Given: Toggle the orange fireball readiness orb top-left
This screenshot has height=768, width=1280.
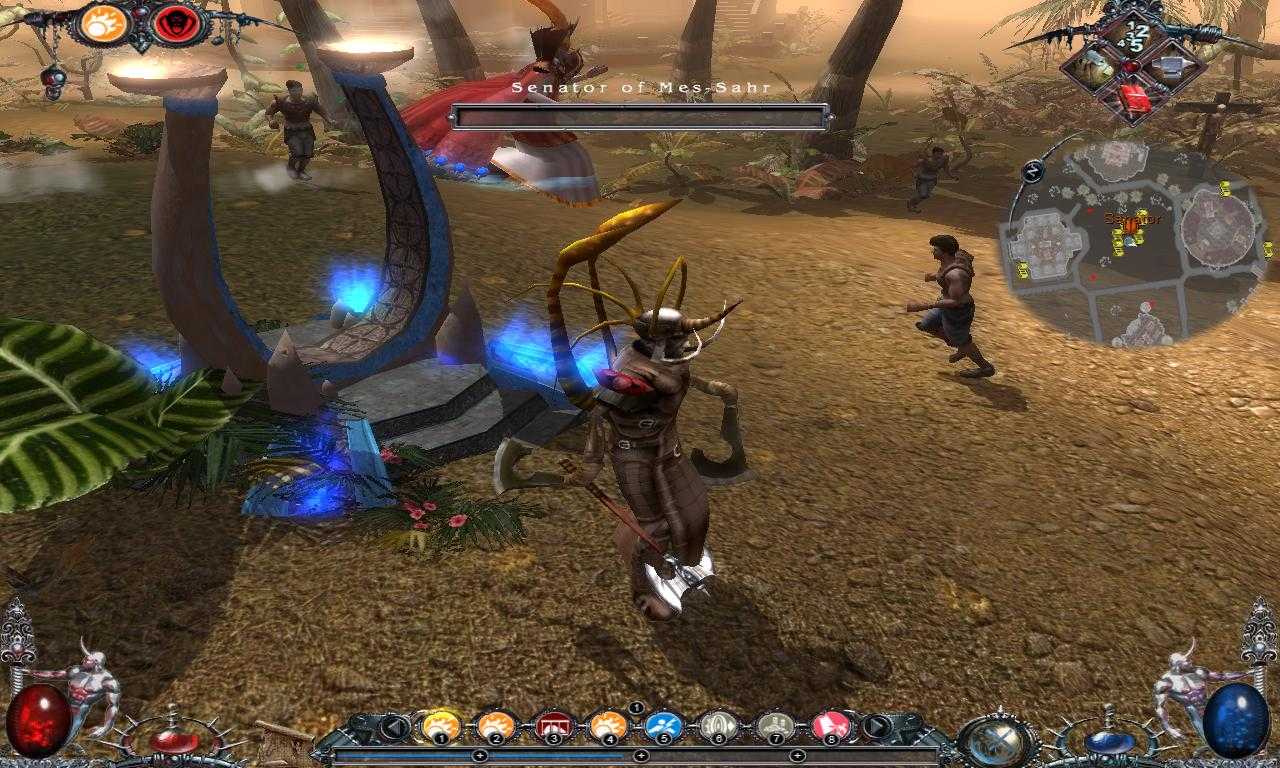Looking at the screenshot, I should point(103,24).
